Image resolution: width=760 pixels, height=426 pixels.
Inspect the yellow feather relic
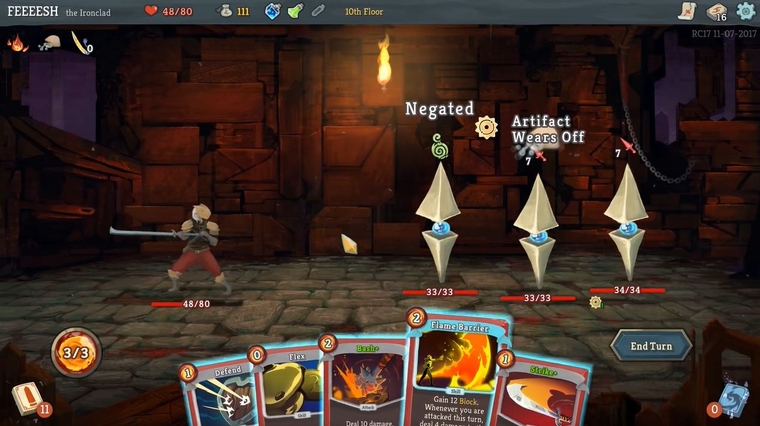click(x=78, y=43)
